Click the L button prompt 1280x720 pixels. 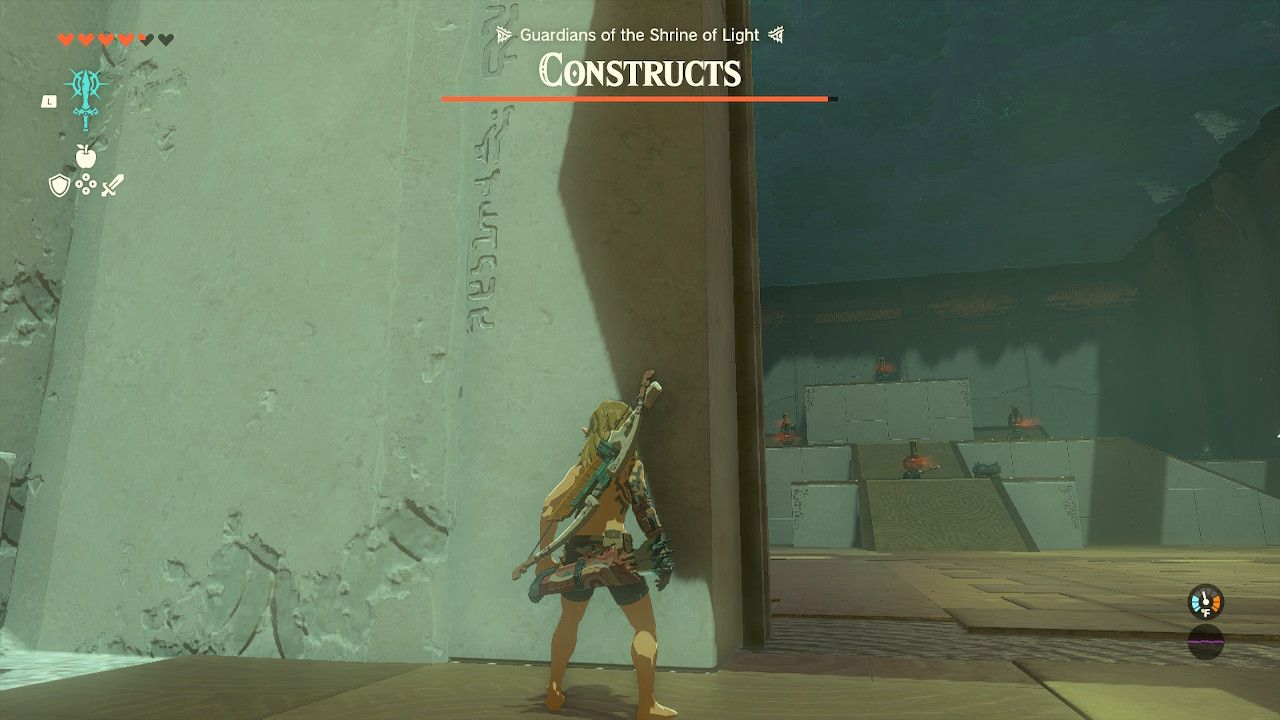49,100
